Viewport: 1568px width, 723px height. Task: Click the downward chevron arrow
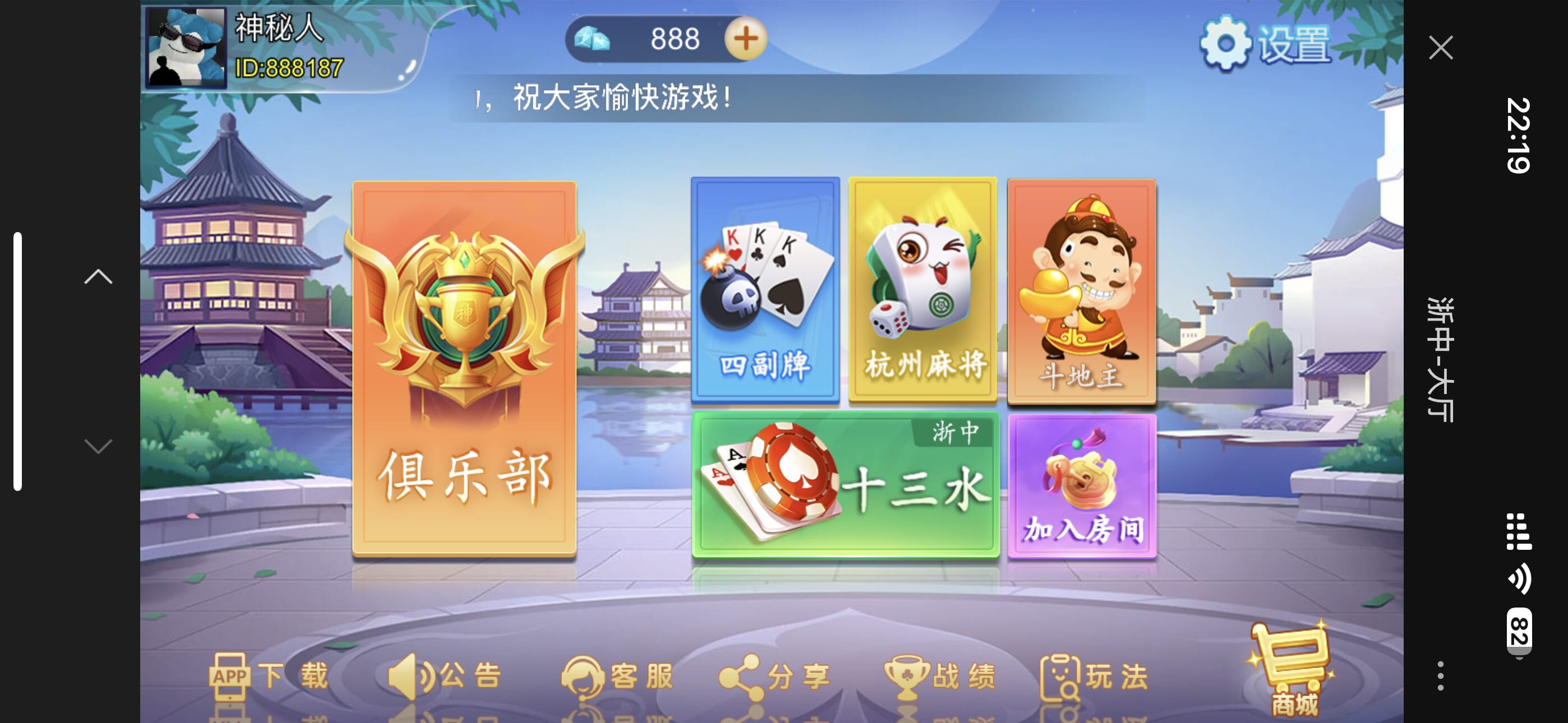click(98, 446)
